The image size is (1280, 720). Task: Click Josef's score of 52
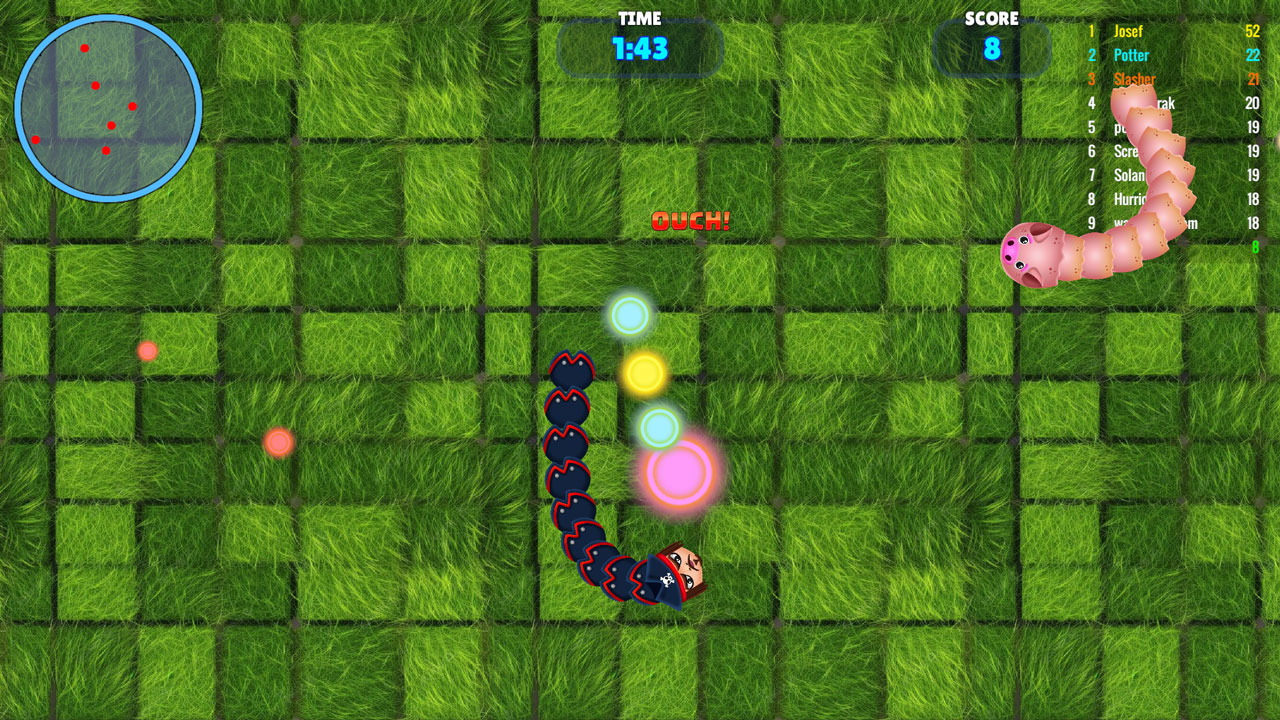point(1251,31)
